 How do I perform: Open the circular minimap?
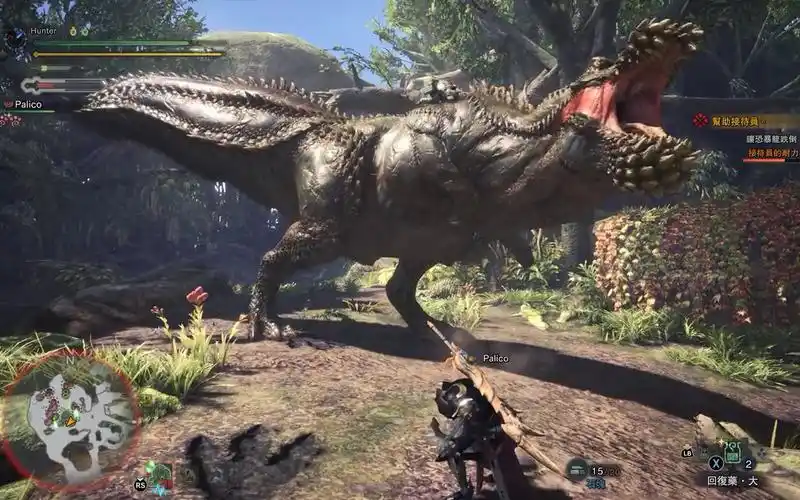[68, 419]
